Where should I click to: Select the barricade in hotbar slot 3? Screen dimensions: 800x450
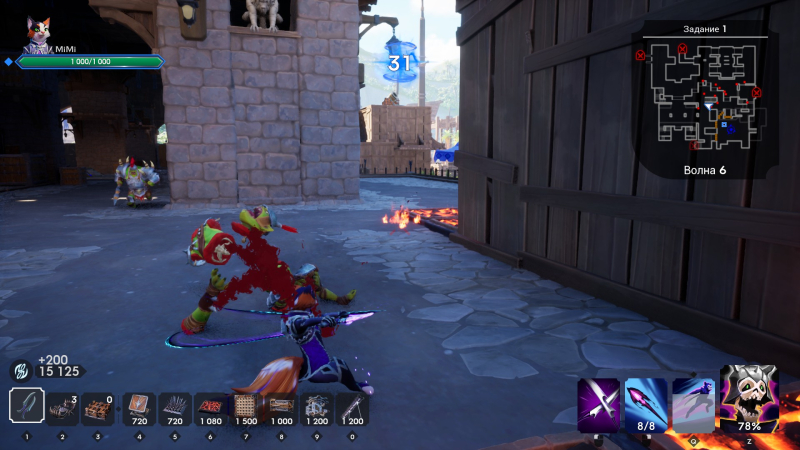98,407
